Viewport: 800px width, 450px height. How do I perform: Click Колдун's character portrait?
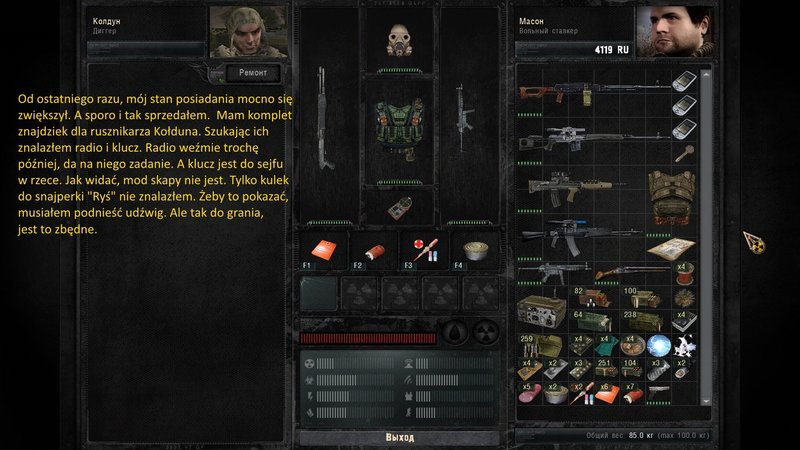[x=247, y=31]
